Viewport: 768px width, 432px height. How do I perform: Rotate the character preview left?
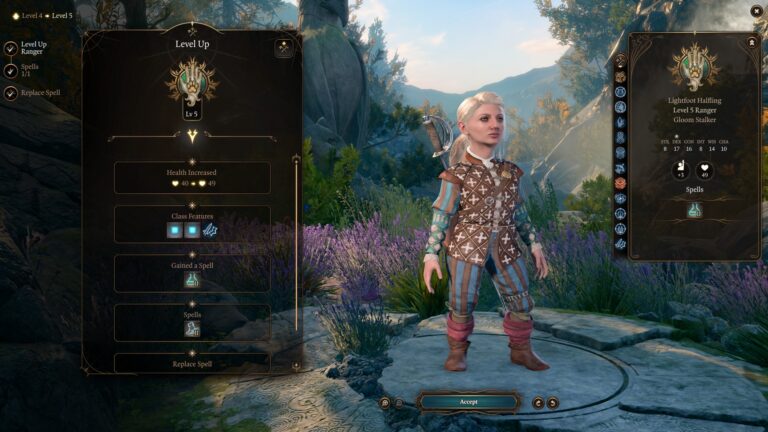537,402
